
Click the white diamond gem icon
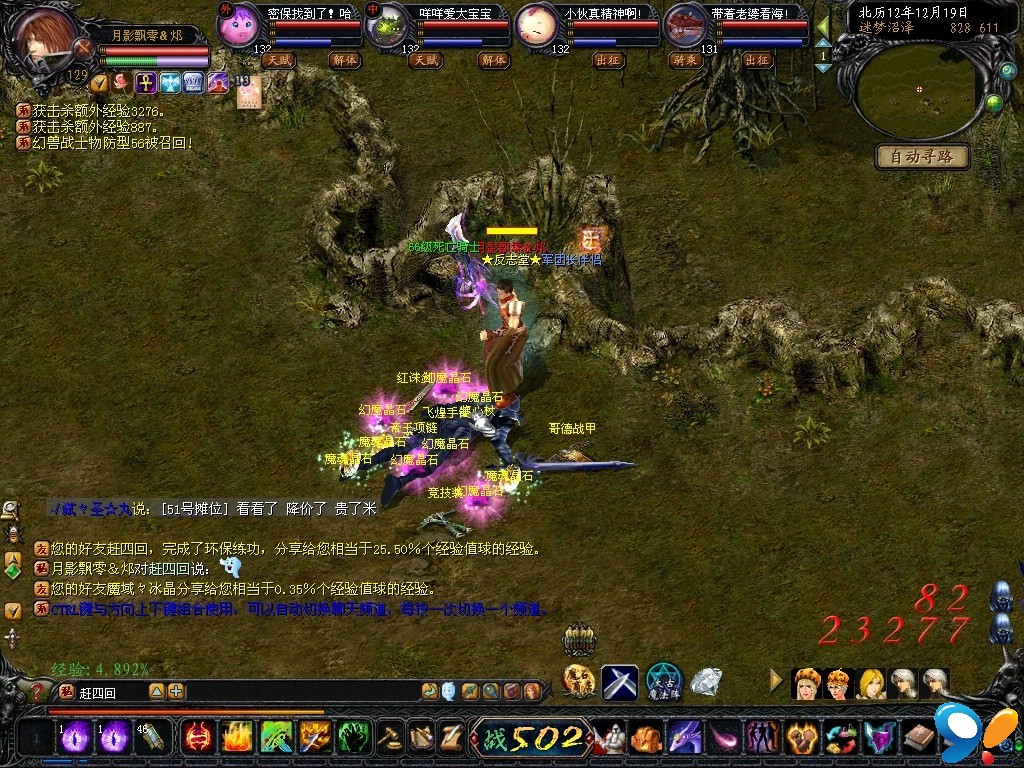click(x=706, y=683)
